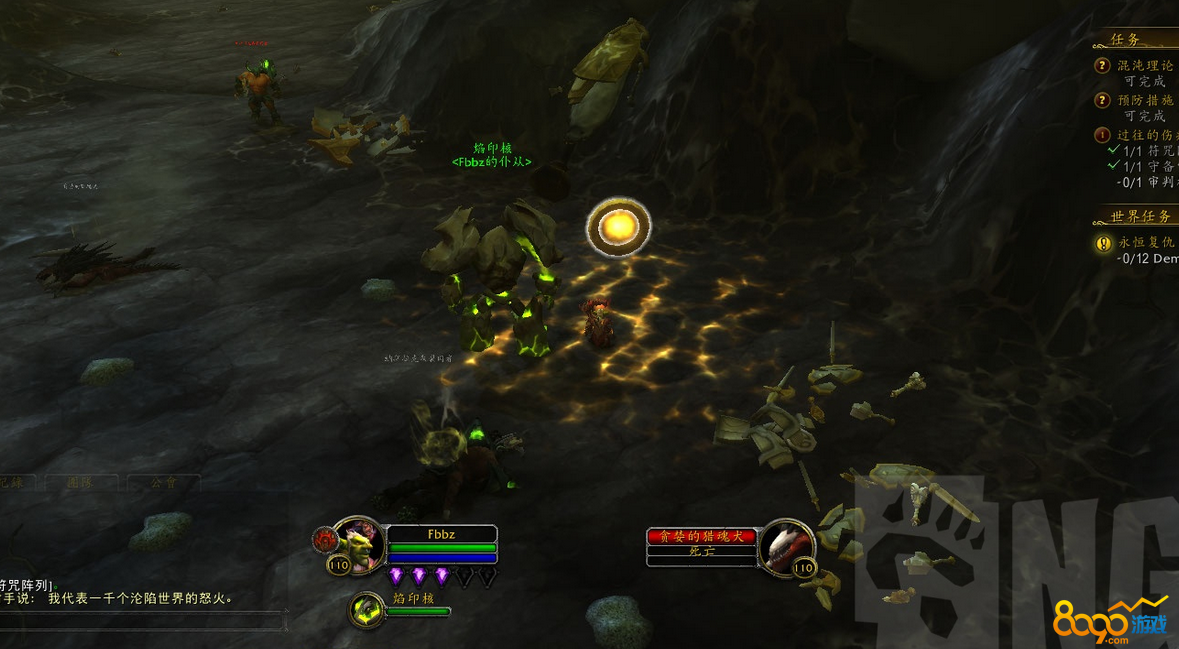Collapse the 任务 quest tracker header
Viewport: 1179px width, 649px height.
pyautogui.click(x=1127, y=40)
